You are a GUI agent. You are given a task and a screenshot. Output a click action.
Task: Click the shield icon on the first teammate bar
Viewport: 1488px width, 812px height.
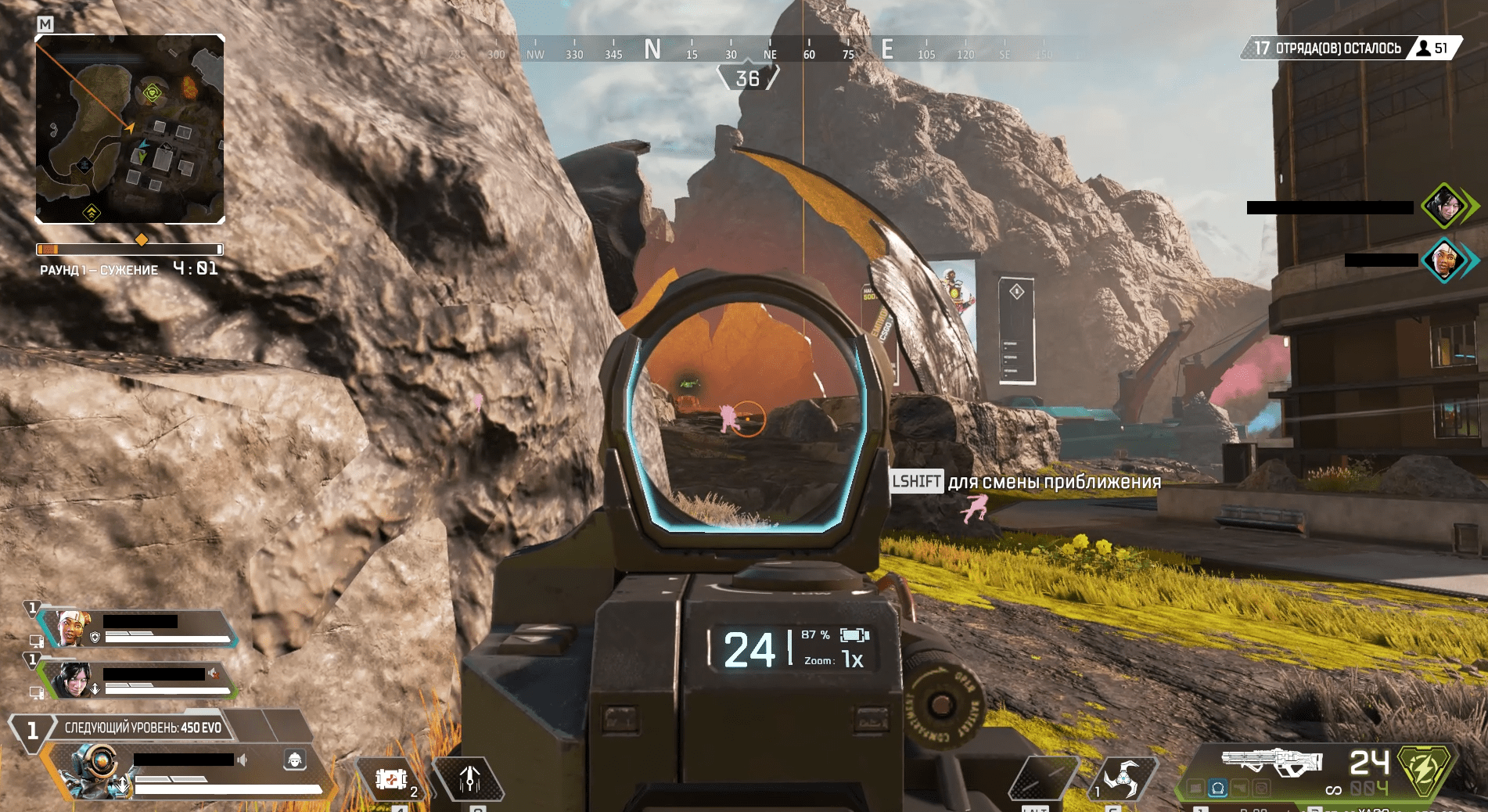click(95, 637)
